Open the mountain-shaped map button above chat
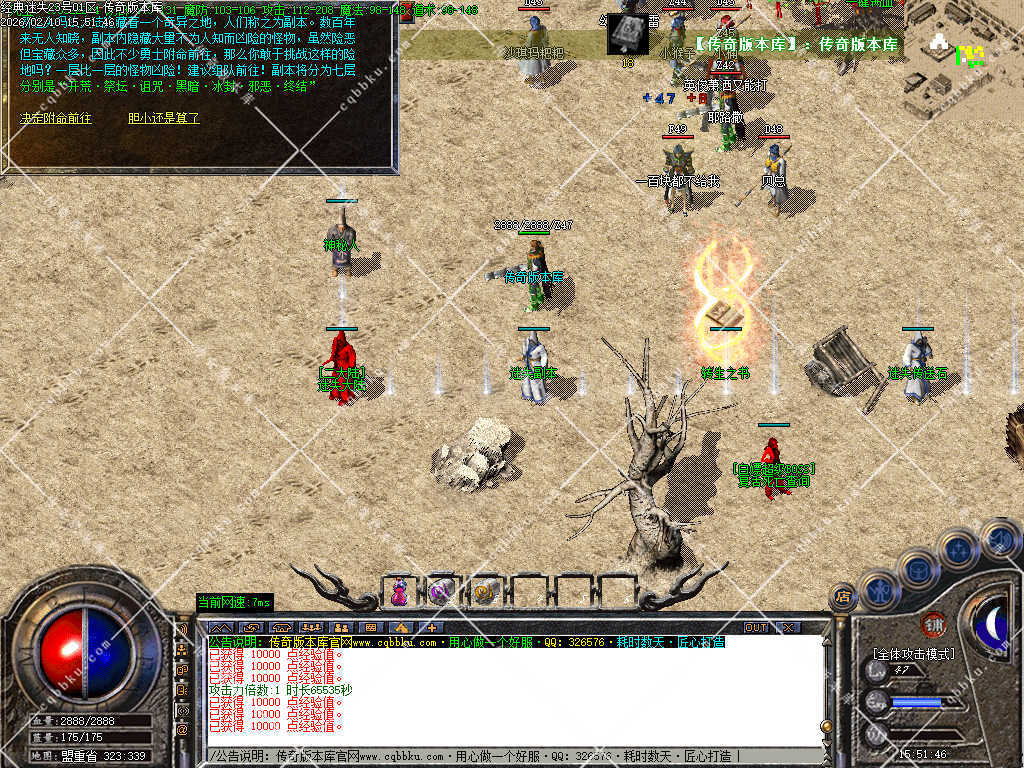 tap(222, 627)
